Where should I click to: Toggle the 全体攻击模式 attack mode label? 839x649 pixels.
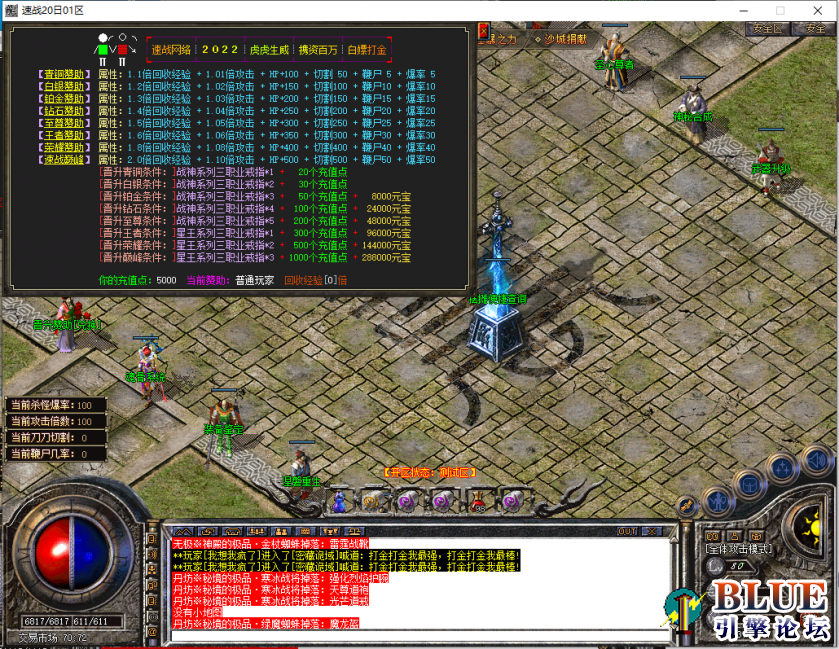point(738,549)
